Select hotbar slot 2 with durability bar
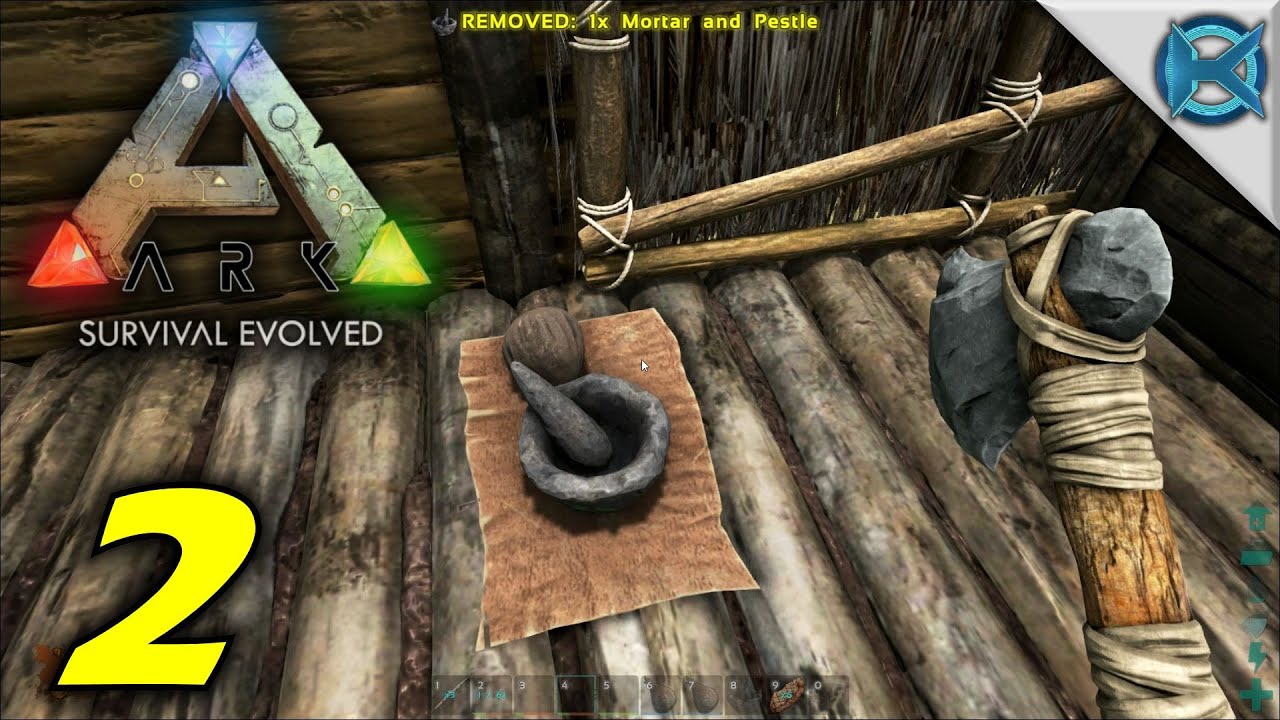Screen dimensions: 1280x720 point(489,695)
